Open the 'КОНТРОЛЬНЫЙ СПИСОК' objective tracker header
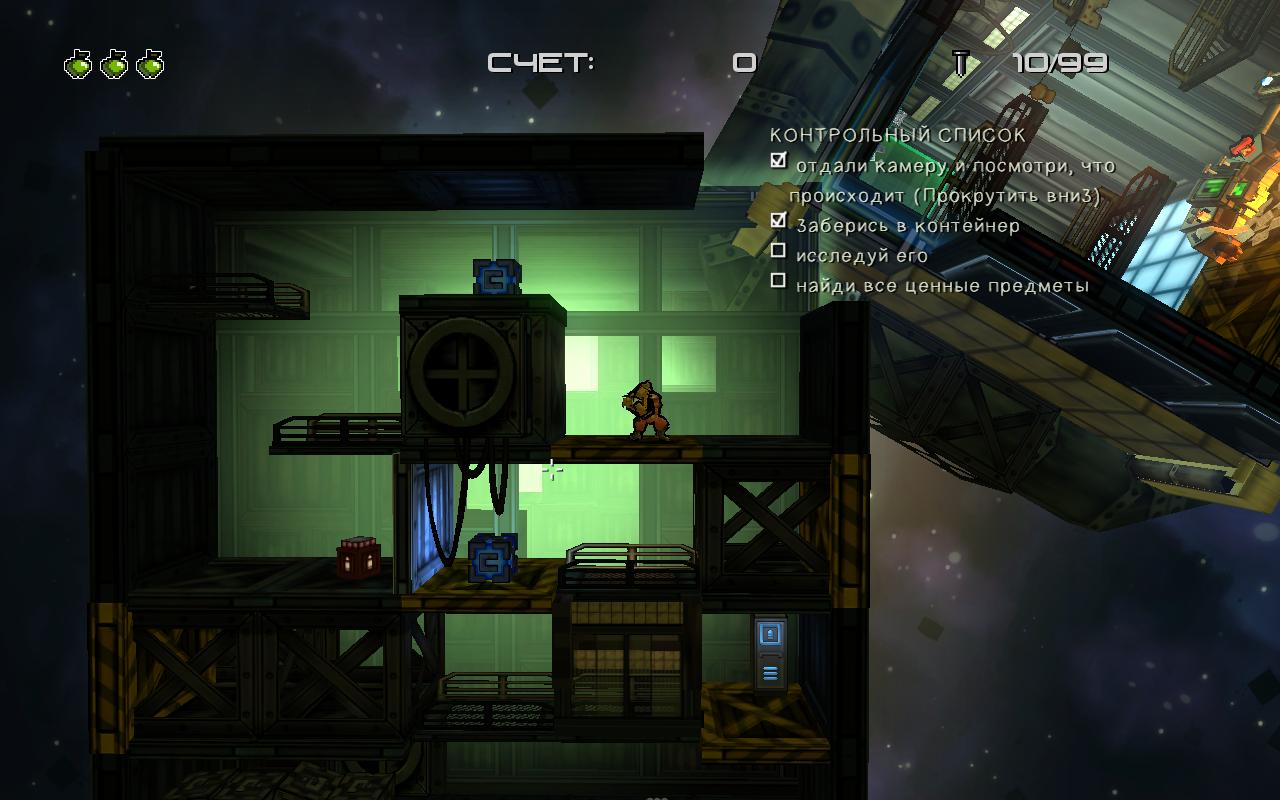This screenshot has width=1280, height=800. [897, 134]
